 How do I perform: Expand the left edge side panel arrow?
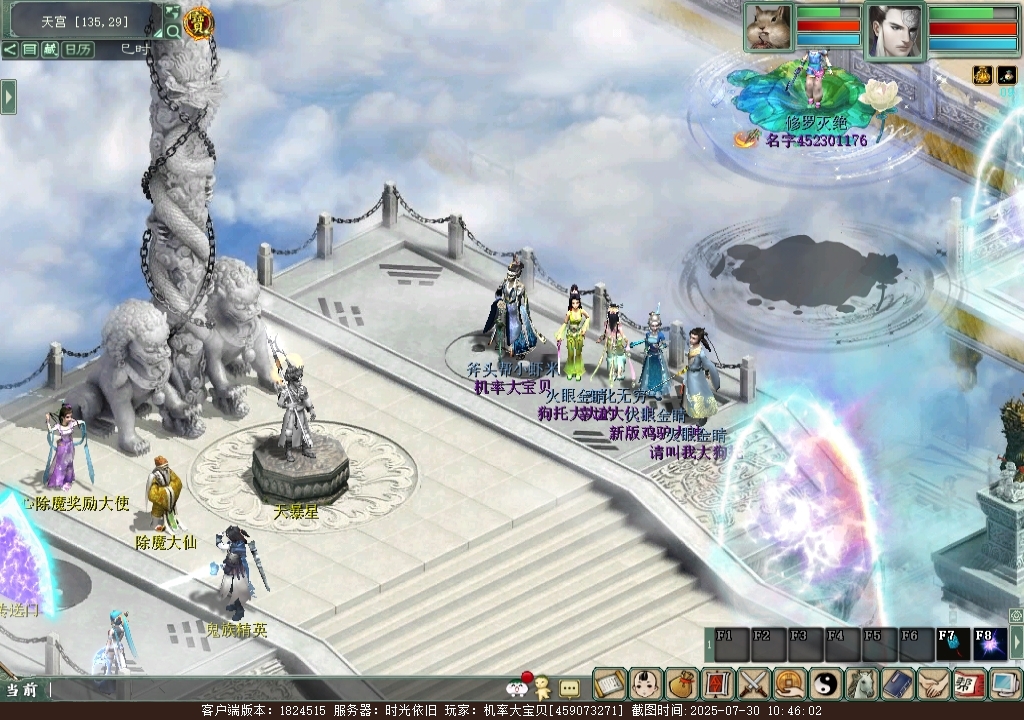tap(8, 96)
